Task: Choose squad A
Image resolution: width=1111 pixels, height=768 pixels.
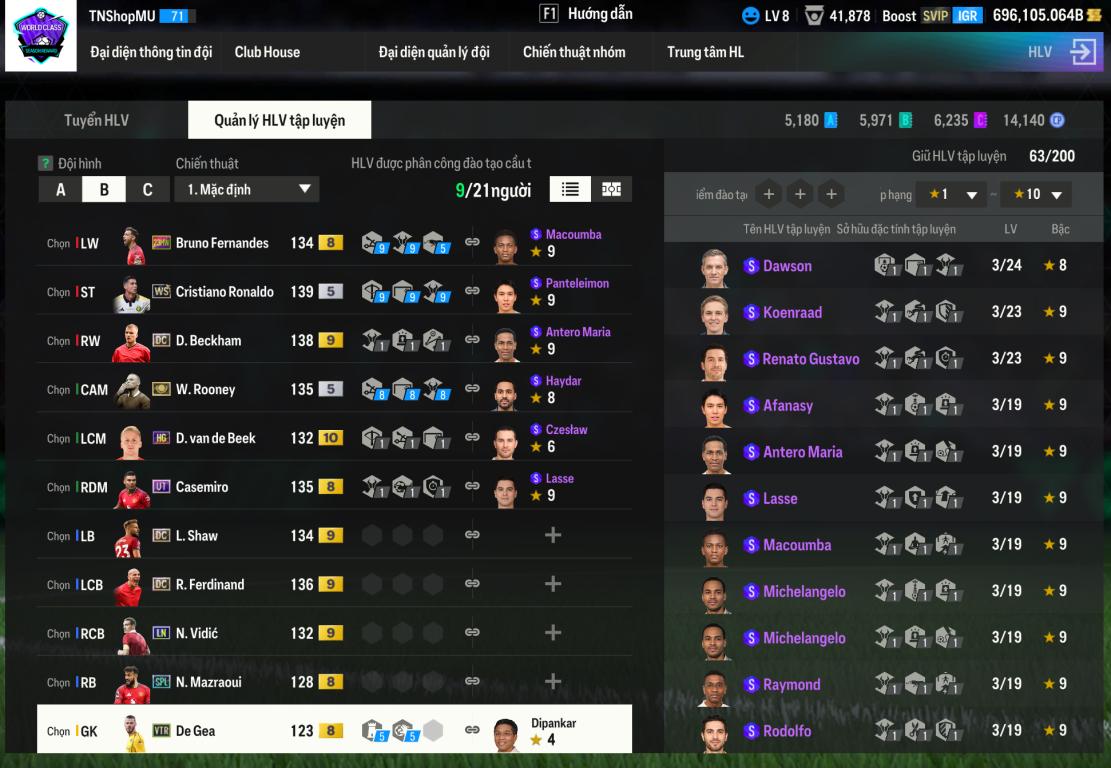Action: coord(61,189)
